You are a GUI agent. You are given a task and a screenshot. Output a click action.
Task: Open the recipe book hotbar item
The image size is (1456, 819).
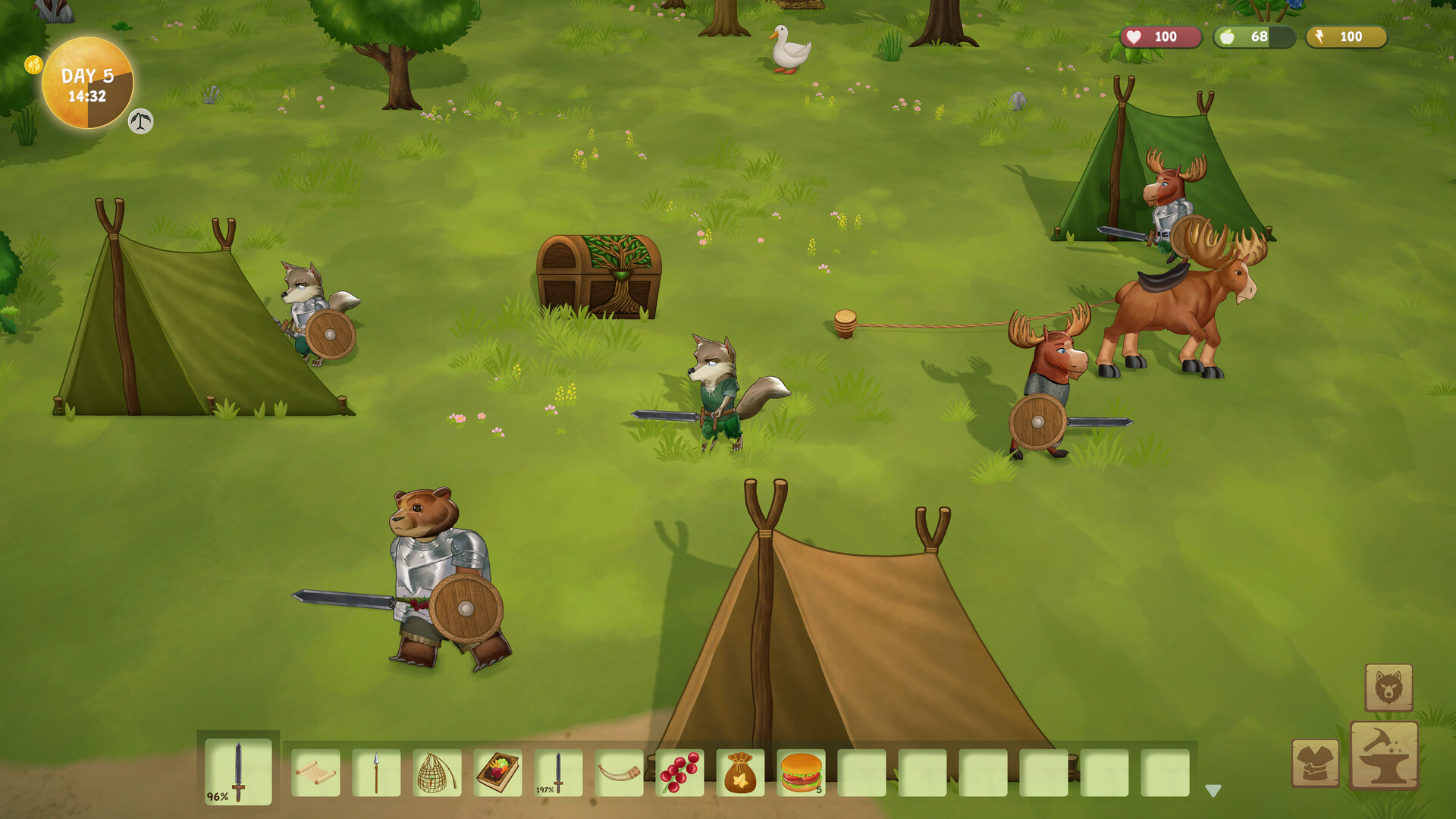[497, 773]
